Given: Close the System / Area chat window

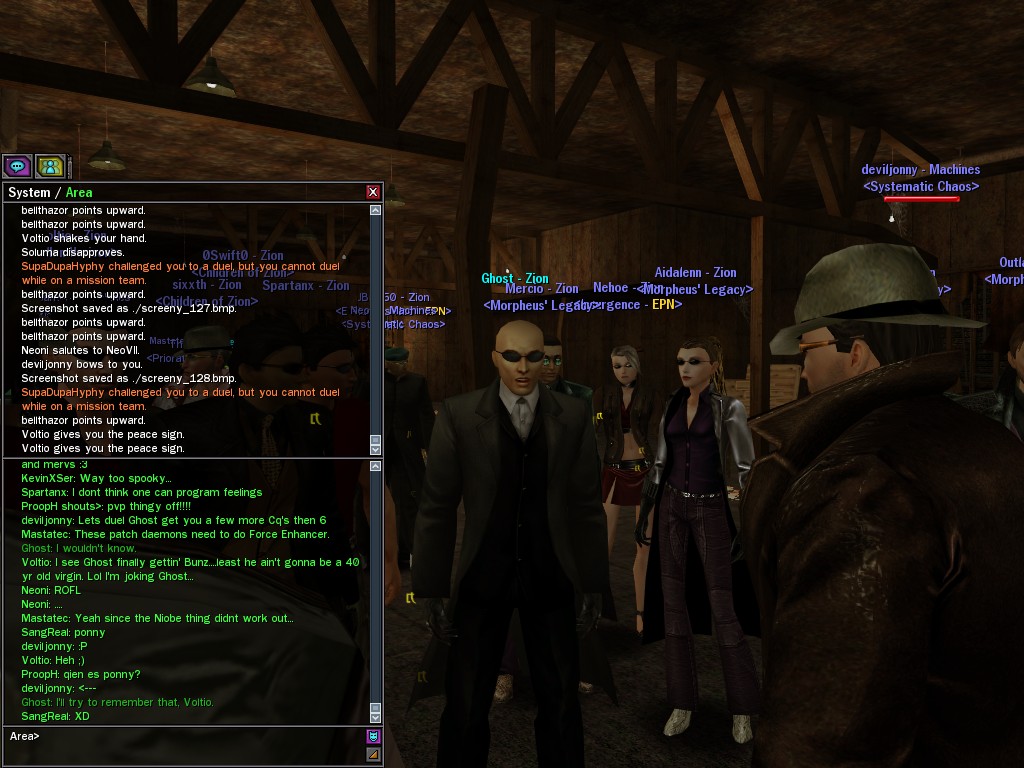Looking at the screenshot, I should pyautogui.click(x=373, y=192).
